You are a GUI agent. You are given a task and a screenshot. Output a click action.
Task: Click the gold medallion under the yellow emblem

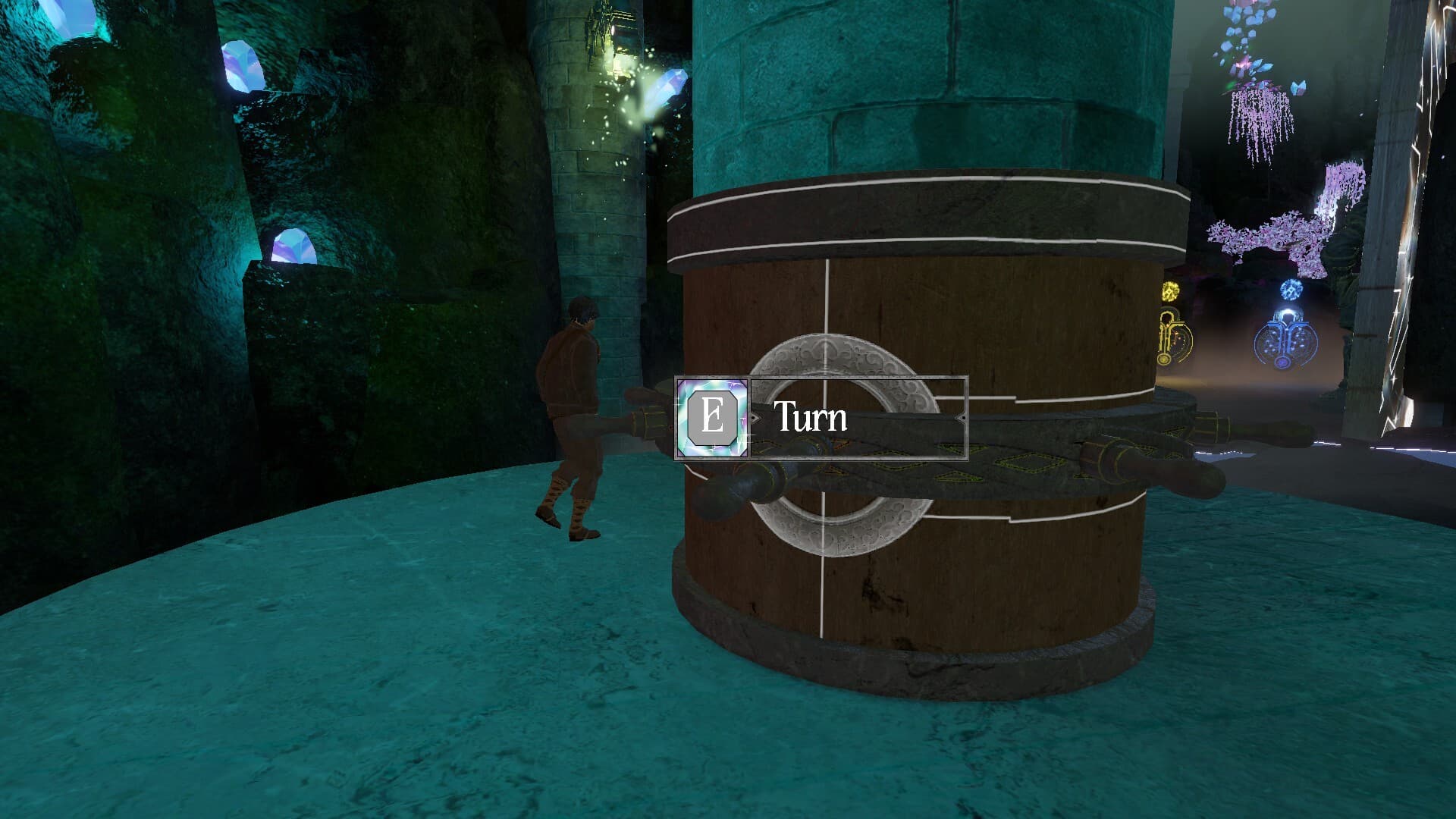(x=1164, y=359)
